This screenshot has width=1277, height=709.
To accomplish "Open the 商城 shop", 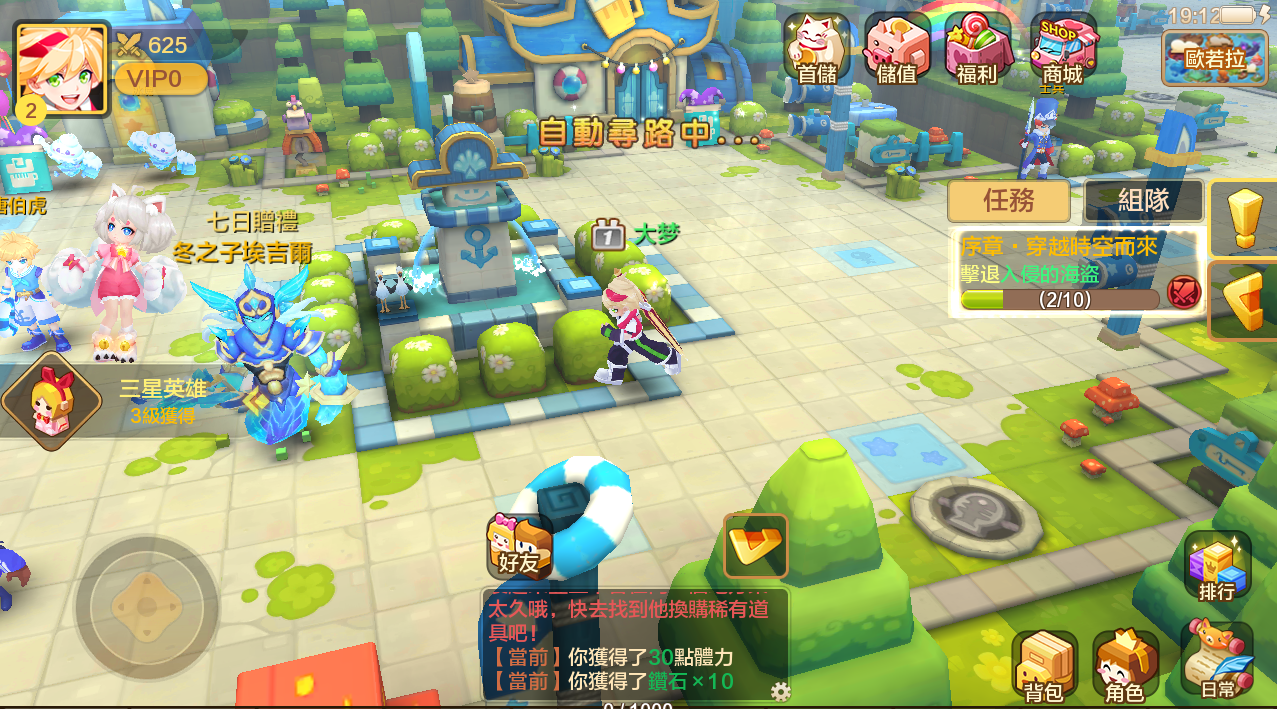I will coord(1062,48).
